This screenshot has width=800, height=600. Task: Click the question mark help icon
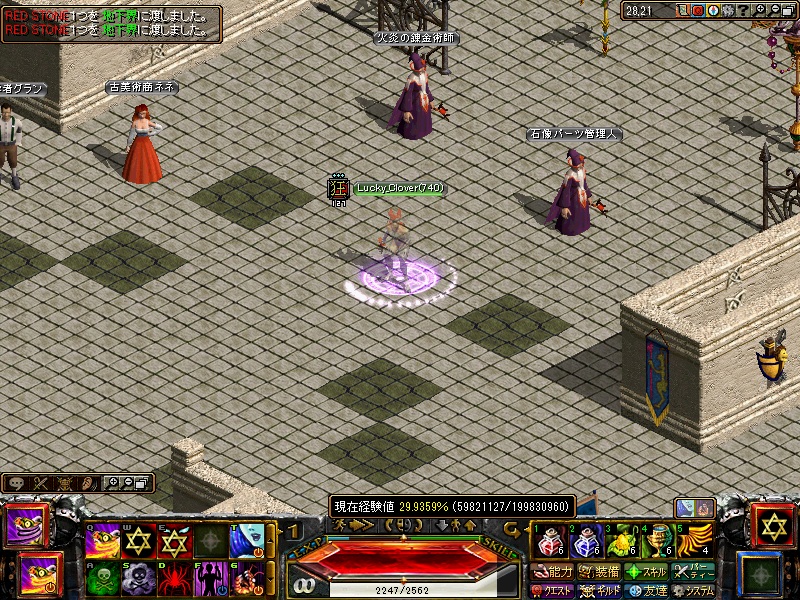(745, 10)
